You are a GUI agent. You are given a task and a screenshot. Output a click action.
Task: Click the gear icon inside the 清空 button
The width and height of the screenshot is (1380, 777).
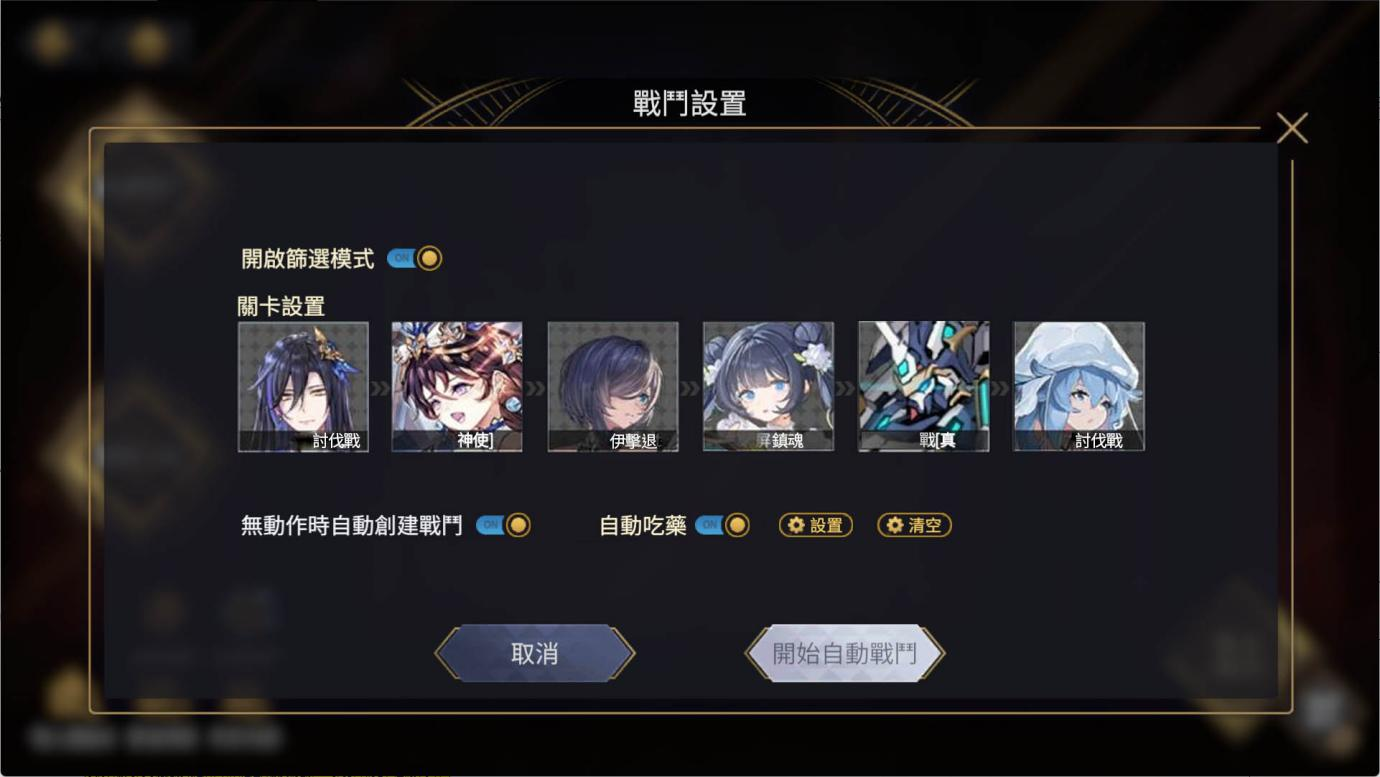click(x=897, y=524)
